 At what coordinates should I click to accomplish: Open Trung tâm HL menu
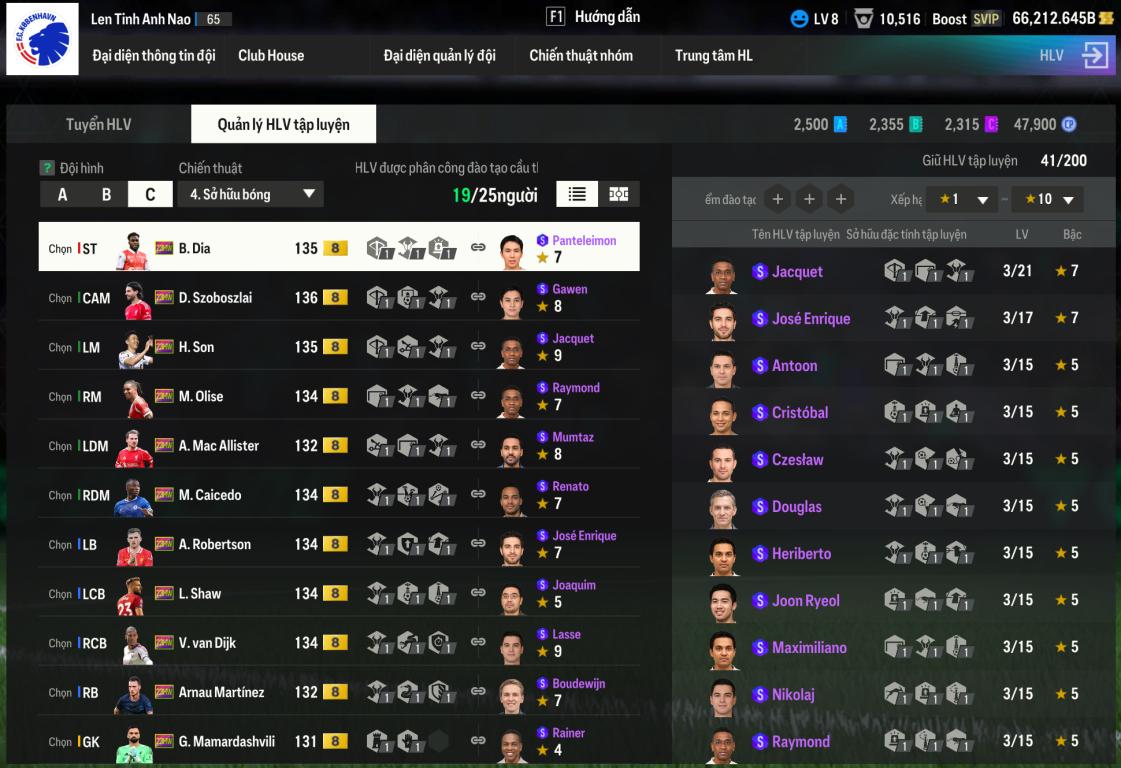713,56
